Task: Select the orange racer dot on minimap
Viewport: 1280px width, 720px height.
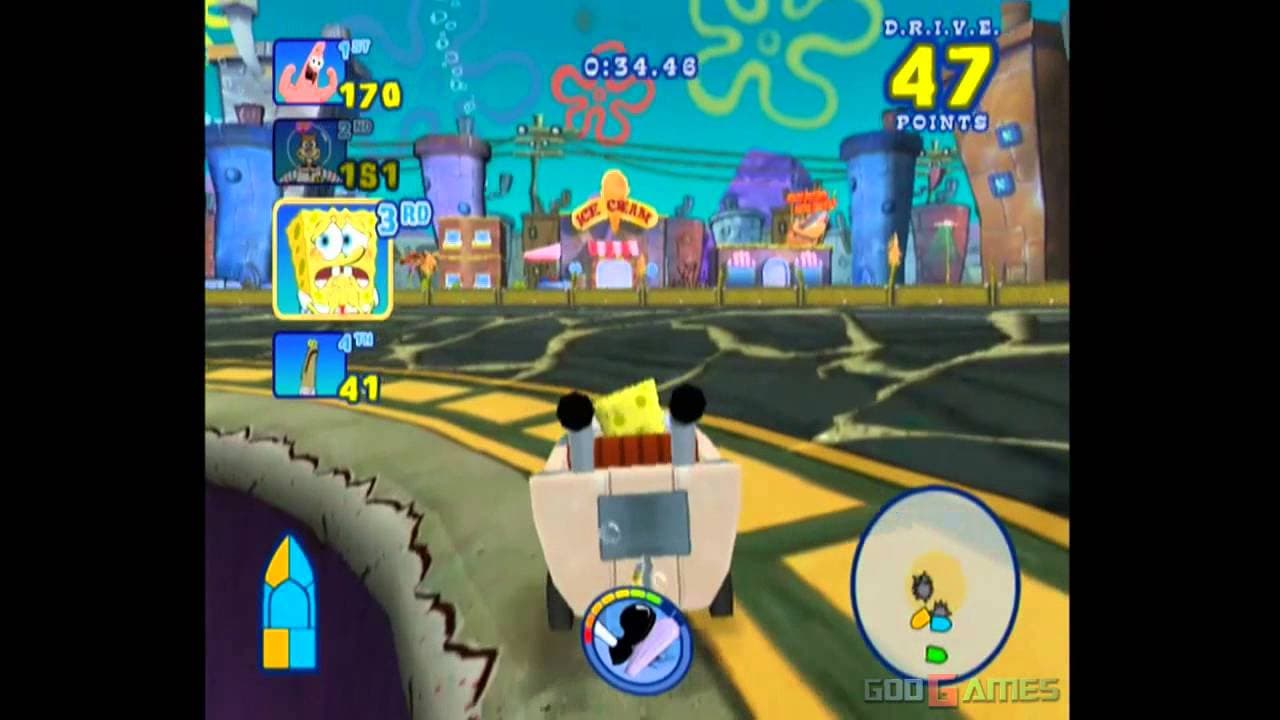Action: pos(918,620)
